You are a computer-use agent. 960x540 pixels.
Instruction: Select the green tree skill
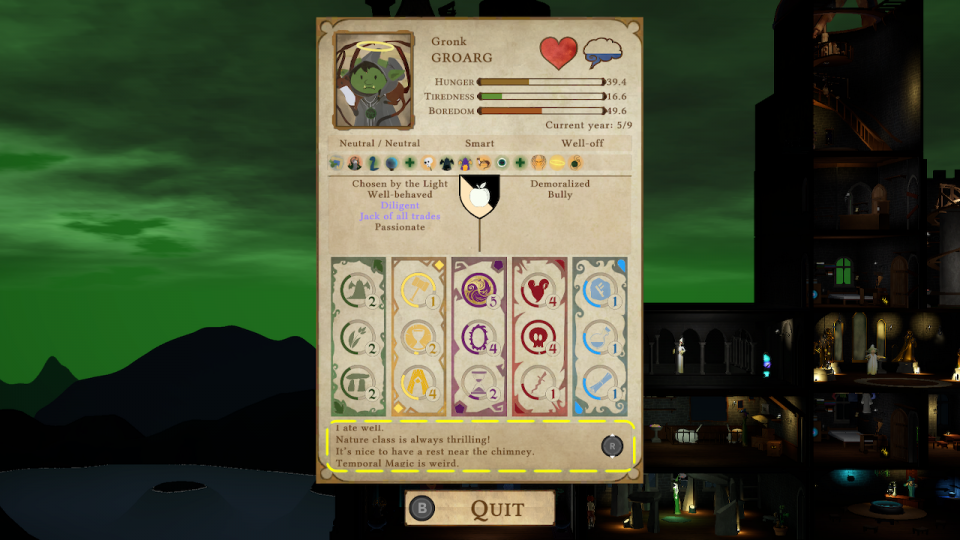click(356, 289)
